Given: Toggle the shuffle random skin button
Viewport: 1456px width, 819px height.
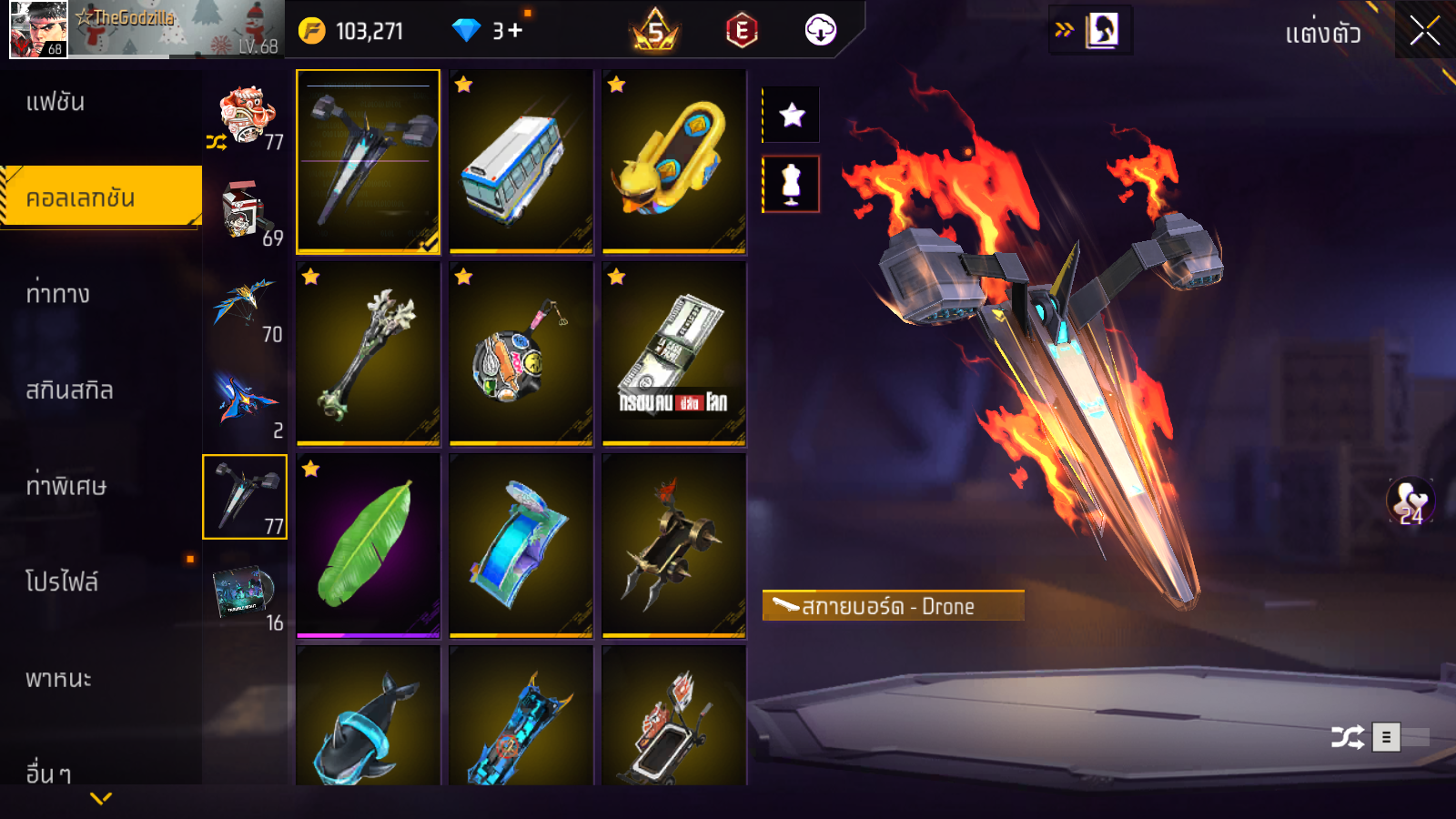Looking at the screenshot, I should point(1347,737).
